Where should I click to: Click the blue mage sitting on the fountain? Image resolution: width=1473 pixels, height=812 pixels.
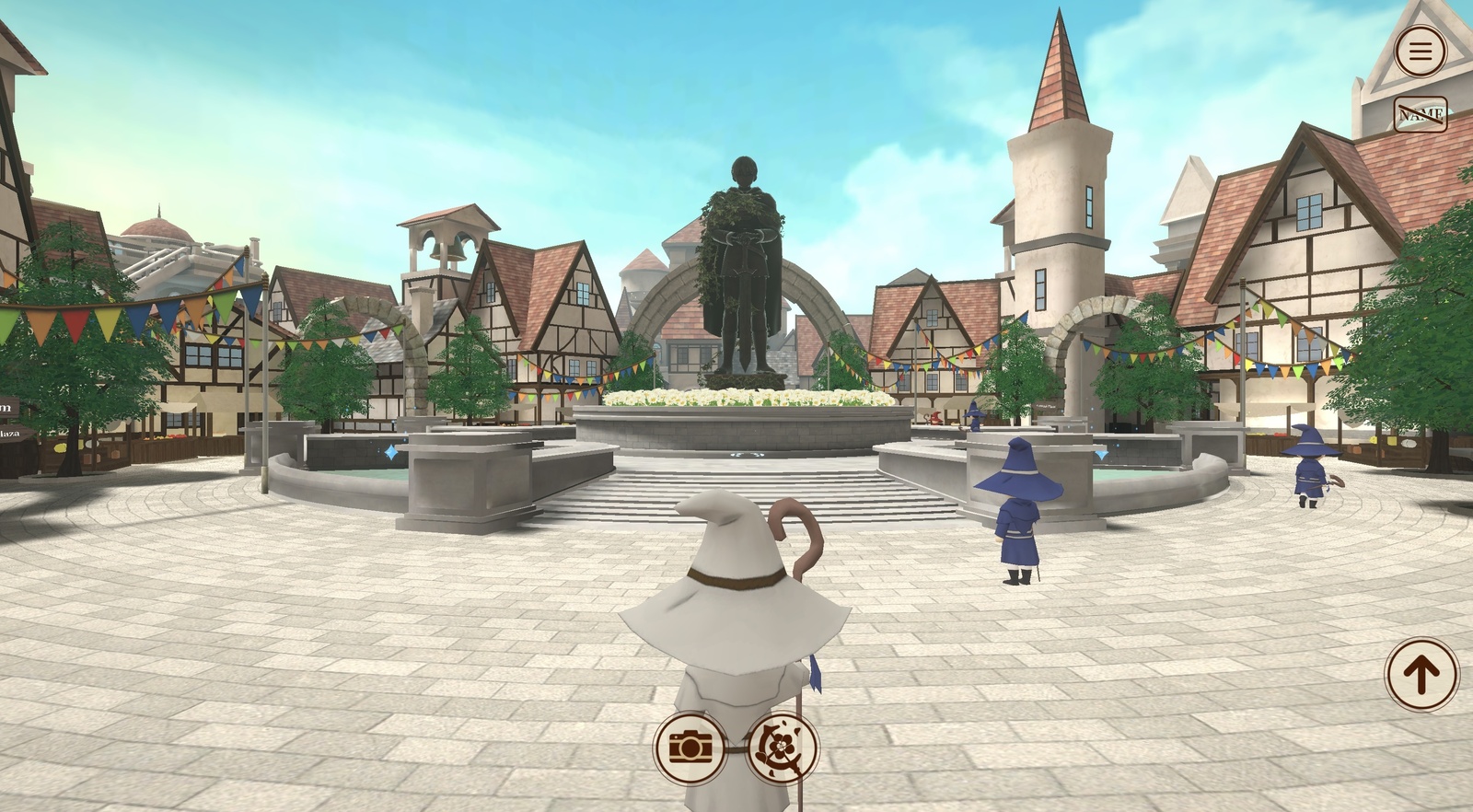(x=973, y=416)
